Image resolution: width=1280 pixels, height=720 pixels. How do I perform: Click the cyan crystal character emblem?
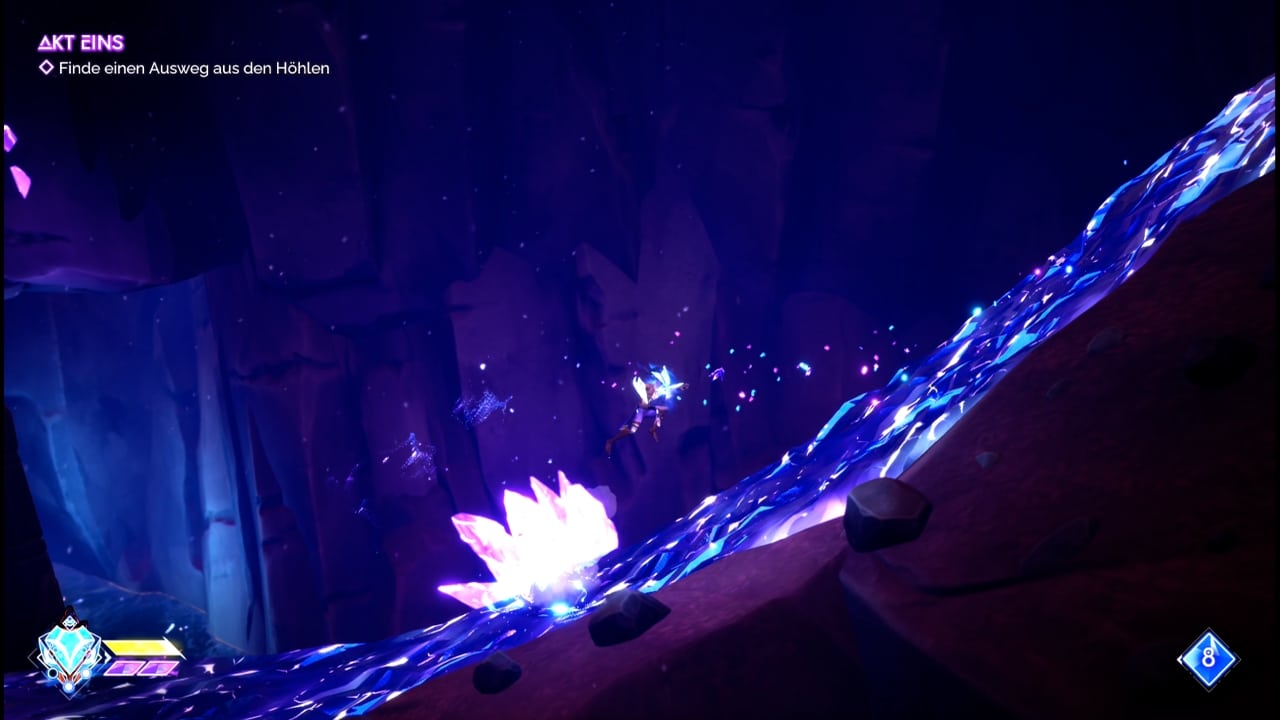[69, 655]
